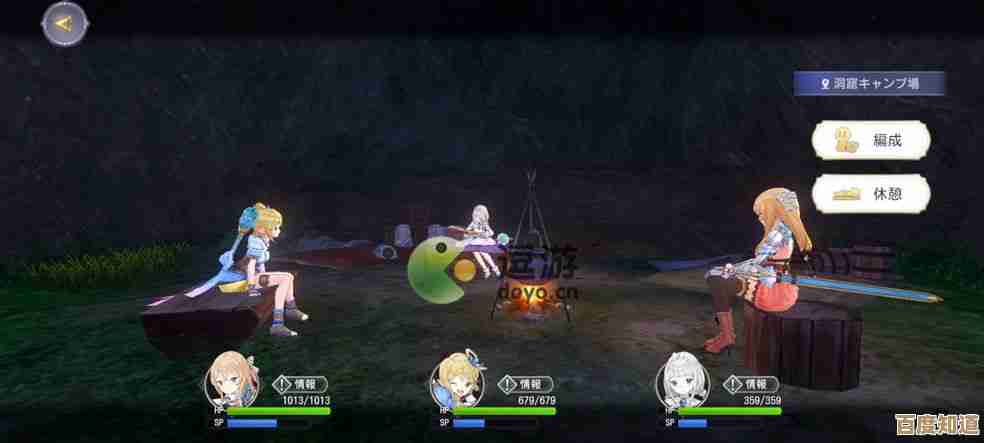
Task: Show 情報 for the 679 HP character
Action: [523, 382]
